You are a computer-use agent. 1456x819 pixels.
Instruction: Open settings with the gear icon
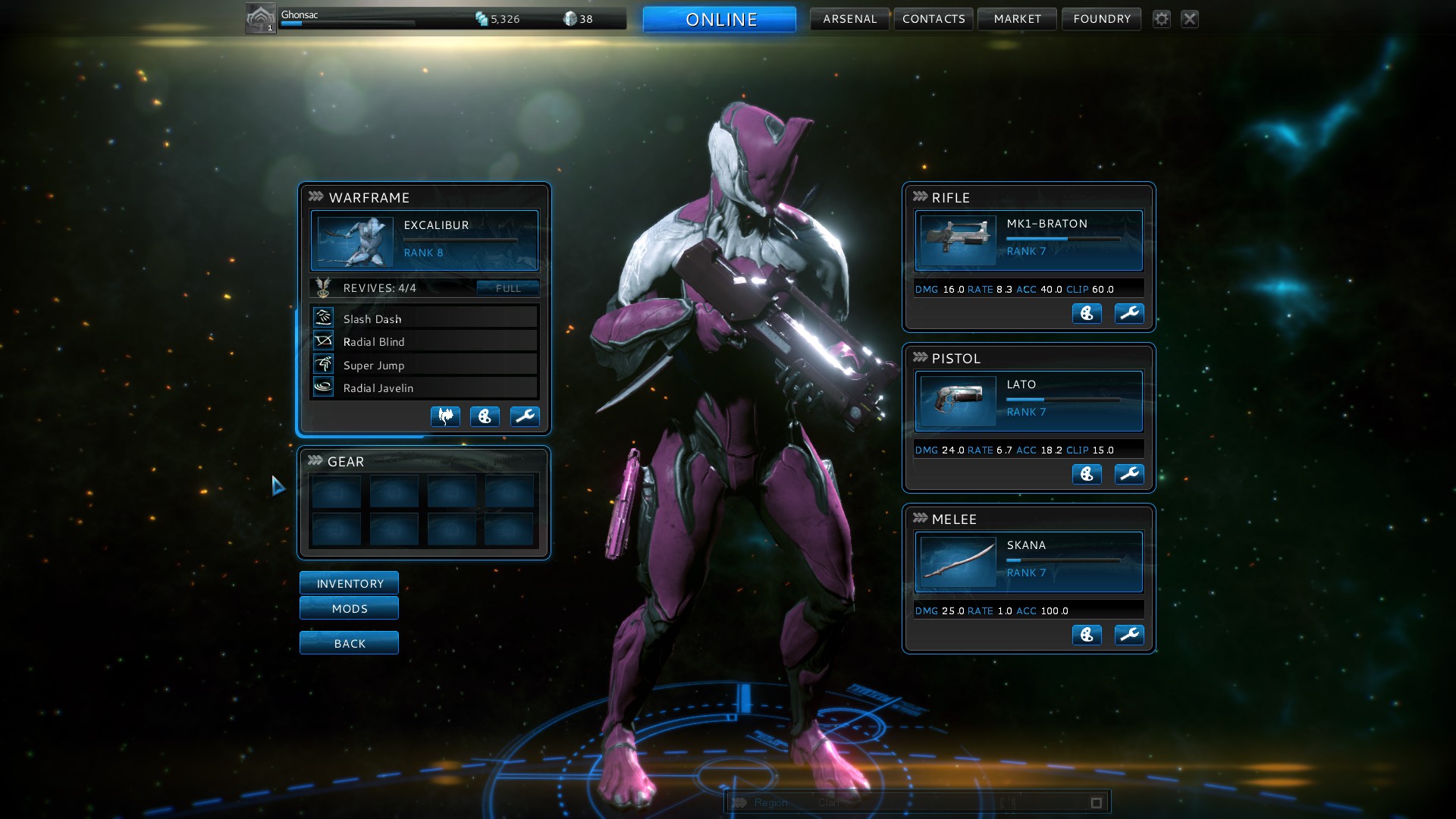click(x=1161, y=19)
